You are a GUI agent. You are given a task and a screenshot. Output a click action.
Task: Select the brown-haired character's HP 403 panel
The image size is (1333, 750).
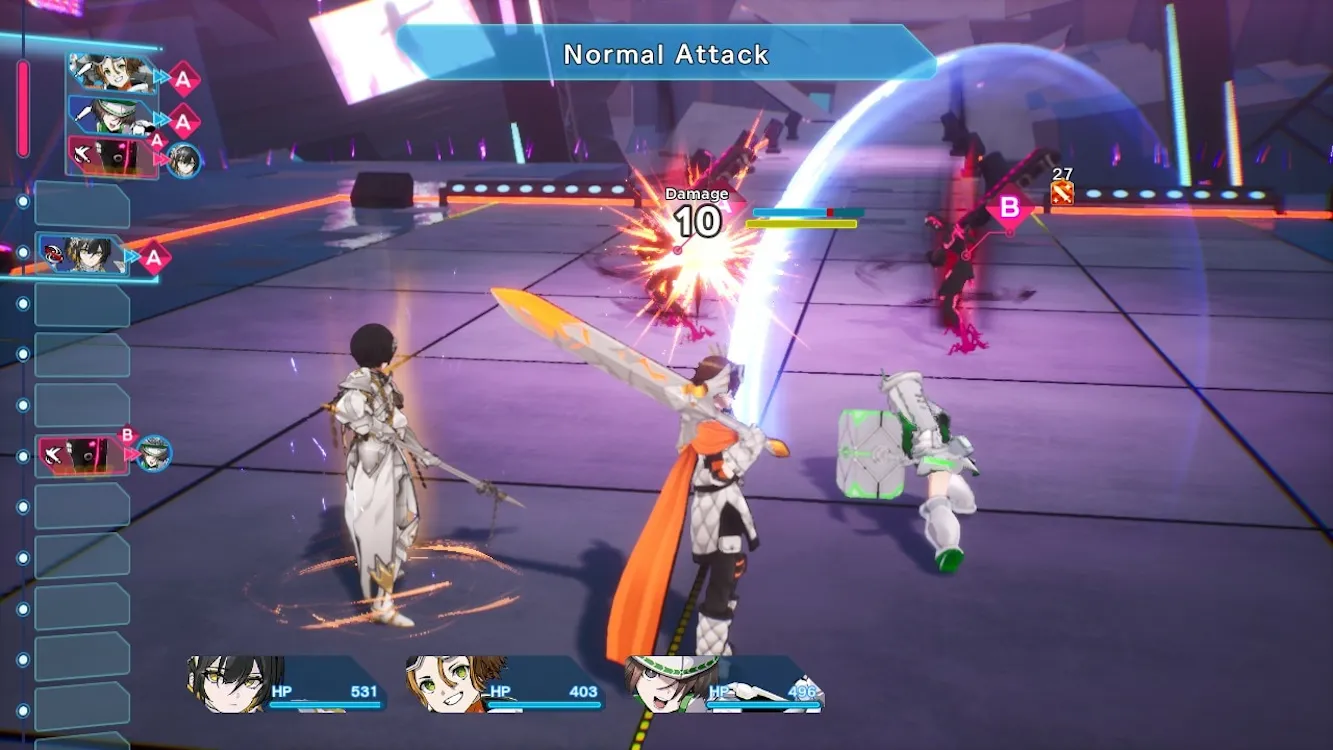tap(504, 685)
